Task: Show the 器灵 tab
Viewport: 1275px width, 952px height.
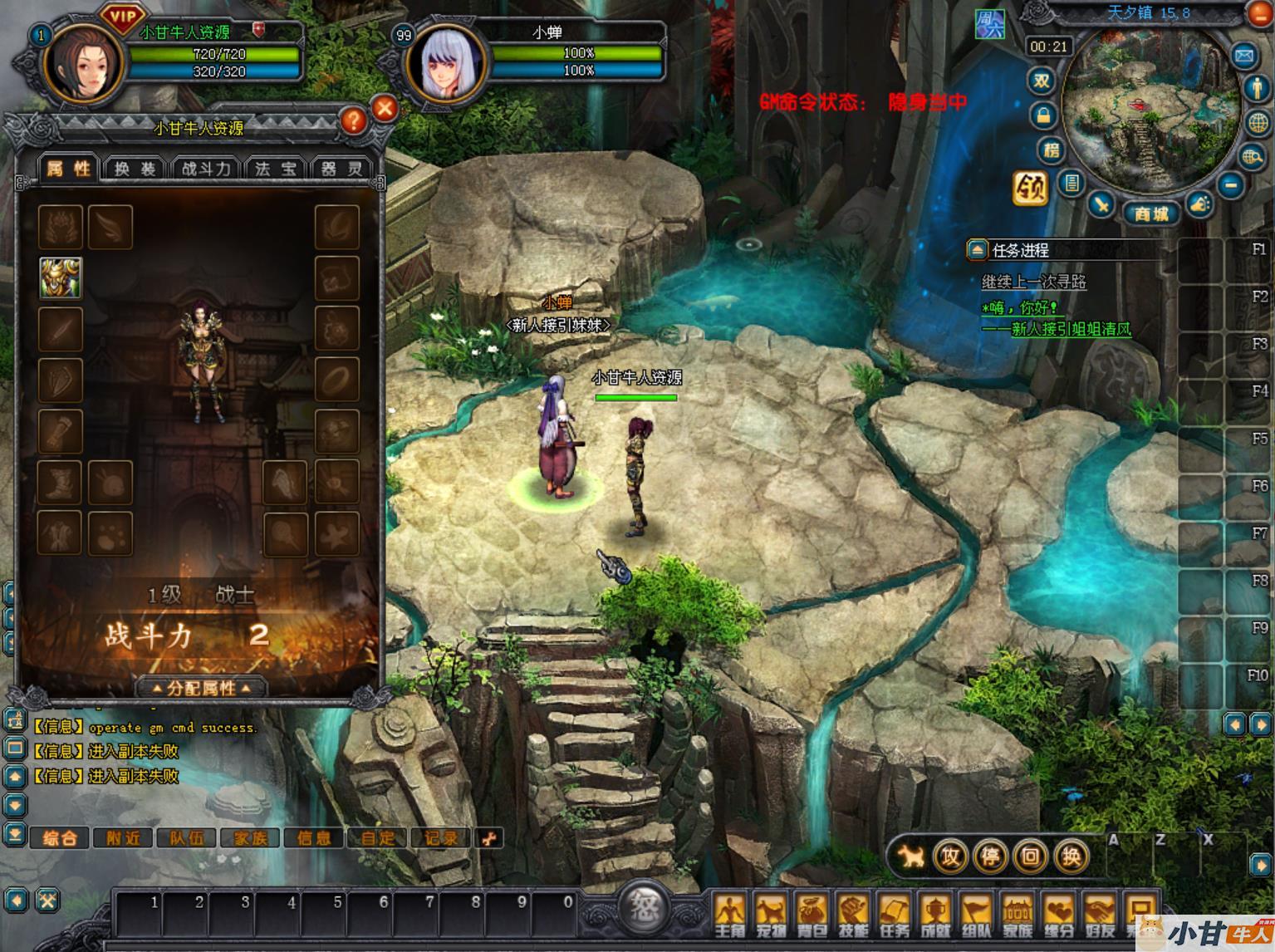Action: (x=342, y=169)
